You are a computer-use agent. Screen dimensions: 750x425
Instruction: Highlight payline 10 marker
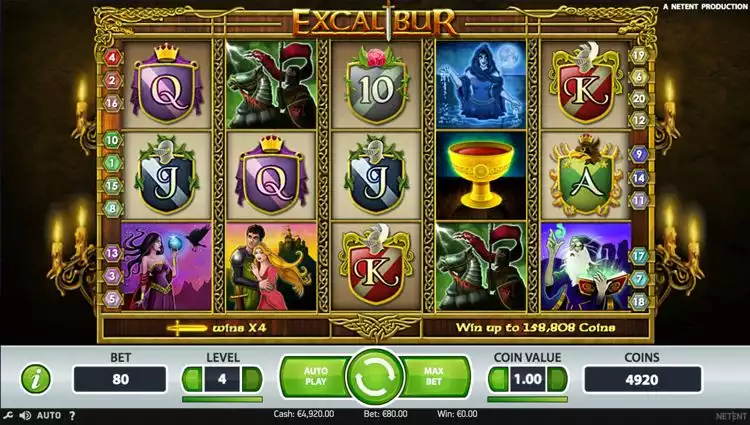pos(112,140)
